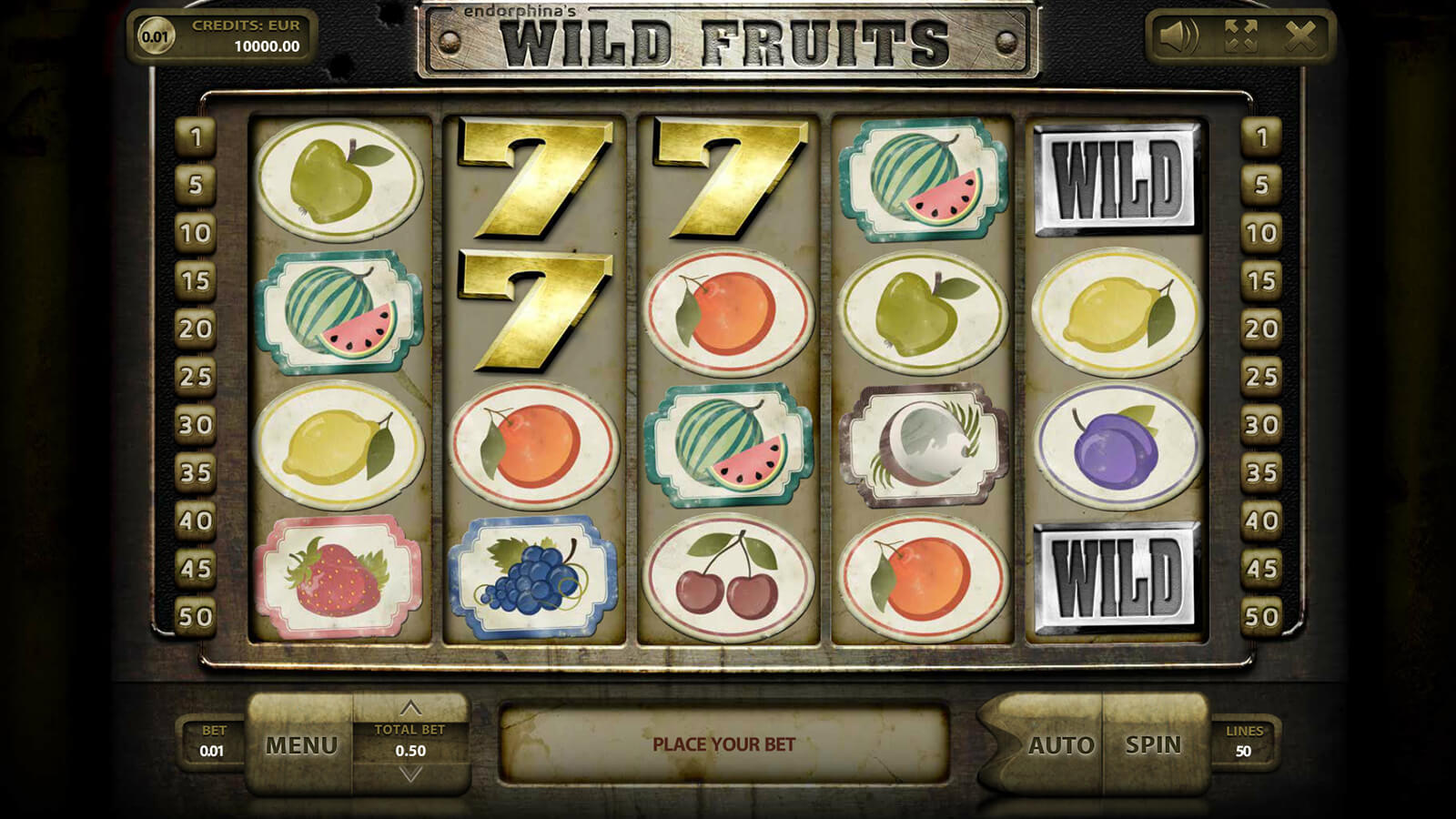1456x819 pixels.
Task: Start Auto spin mode
Action: (x=1060, y=745)
